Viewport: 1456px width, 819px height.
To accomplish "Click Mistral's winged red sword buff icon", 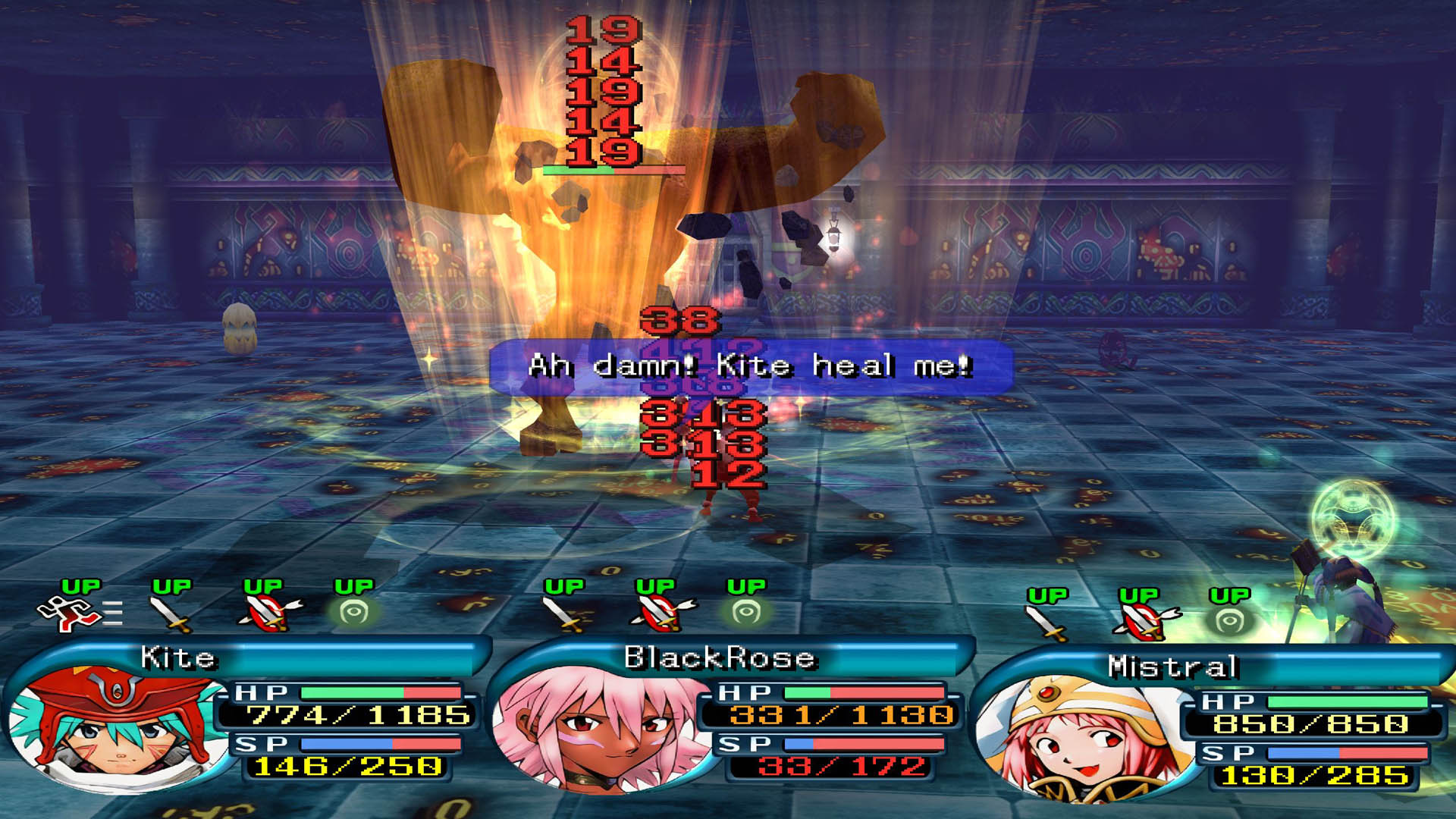I will click(x=1144, y=622).
